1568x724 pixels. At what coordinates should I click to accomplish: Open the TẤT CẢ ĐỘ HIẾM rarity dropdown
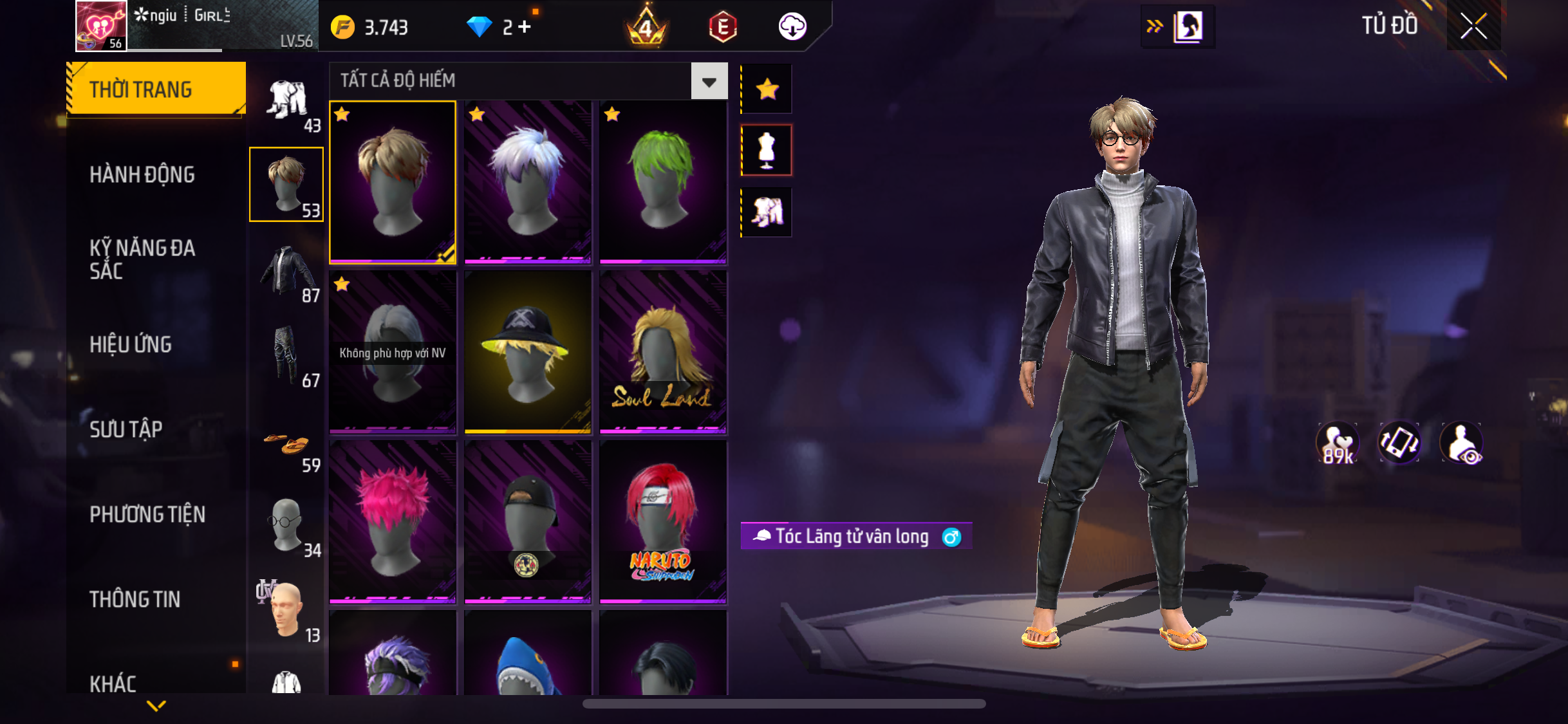coord(709,81)
